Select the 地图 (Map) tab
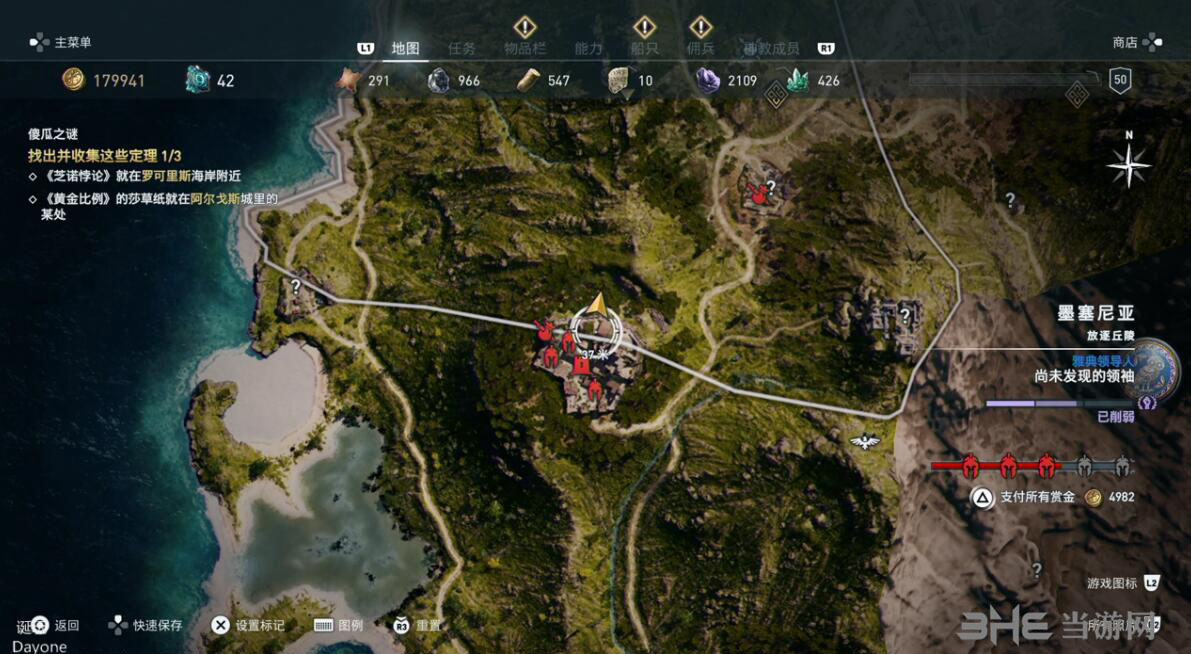This screenshot has height=654, width=1191. pyautogui.click(x=405, y=48)
